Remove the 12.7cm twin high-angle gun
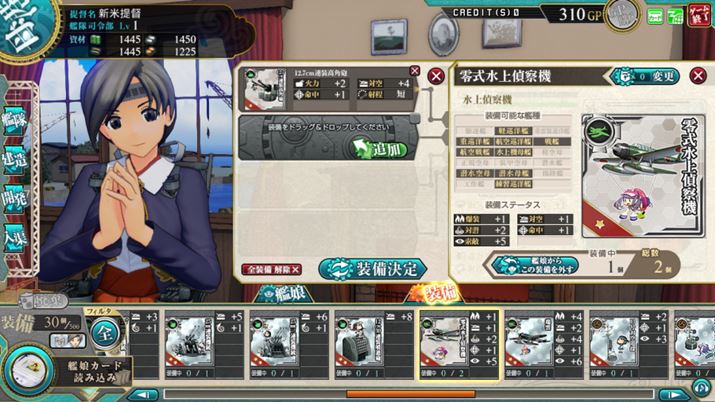 click(415, 71)
